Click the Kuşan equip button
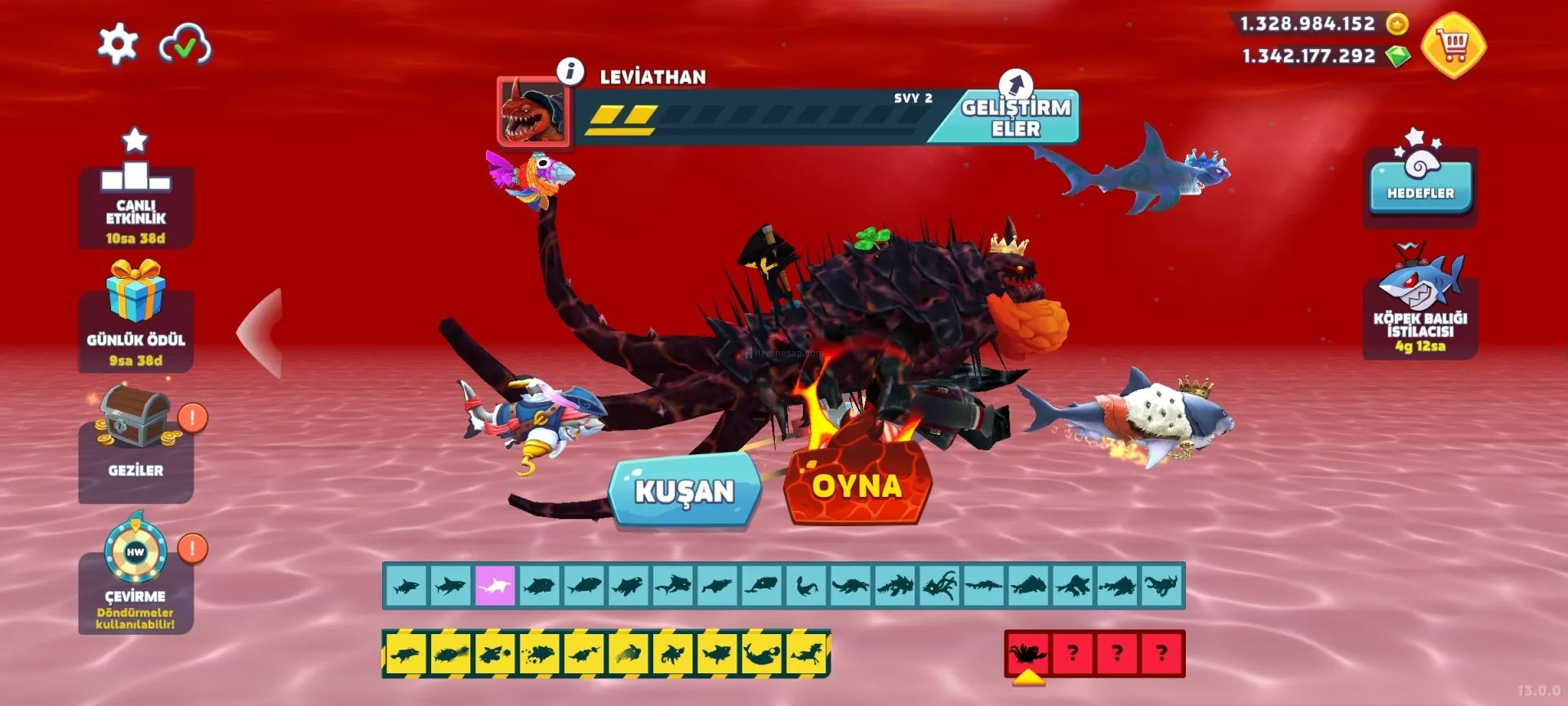The height and width of the screenshot is (706, 1568). (x=684, y=490)
